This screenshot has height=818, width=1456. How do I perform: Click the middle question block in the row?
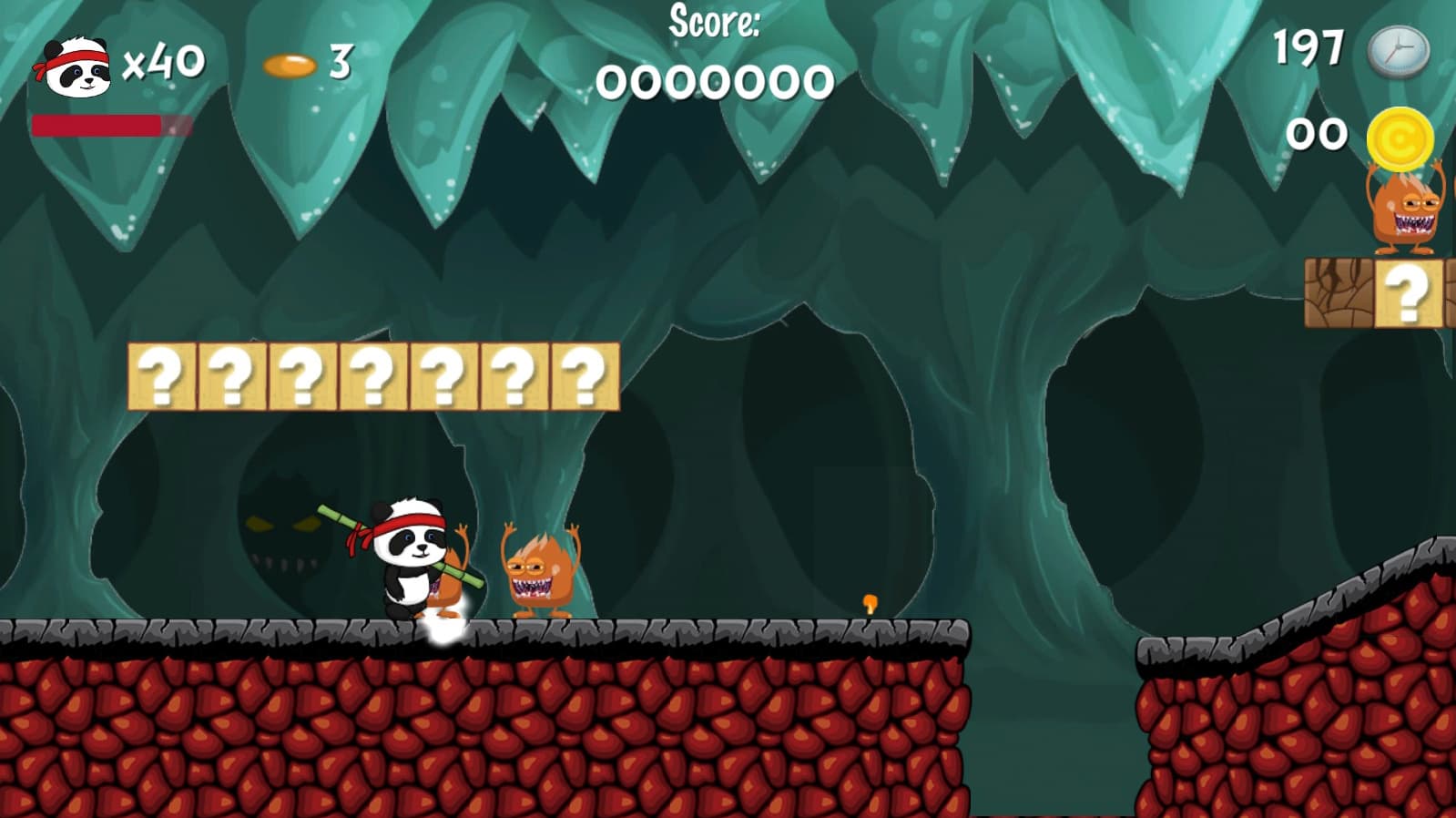coord(375,377)
